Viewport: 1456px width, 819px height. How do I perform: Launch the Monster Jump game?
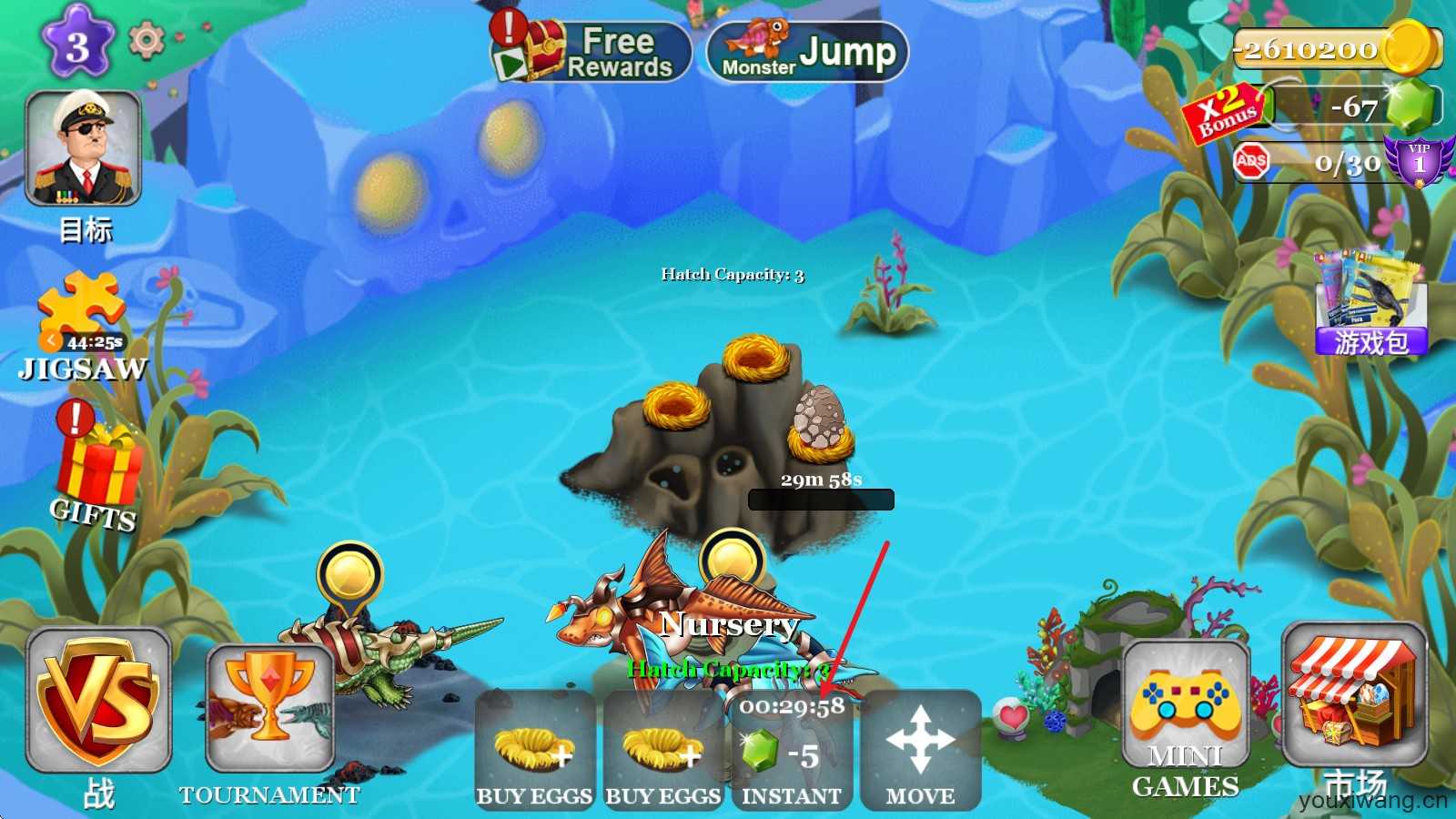point(807,52)
